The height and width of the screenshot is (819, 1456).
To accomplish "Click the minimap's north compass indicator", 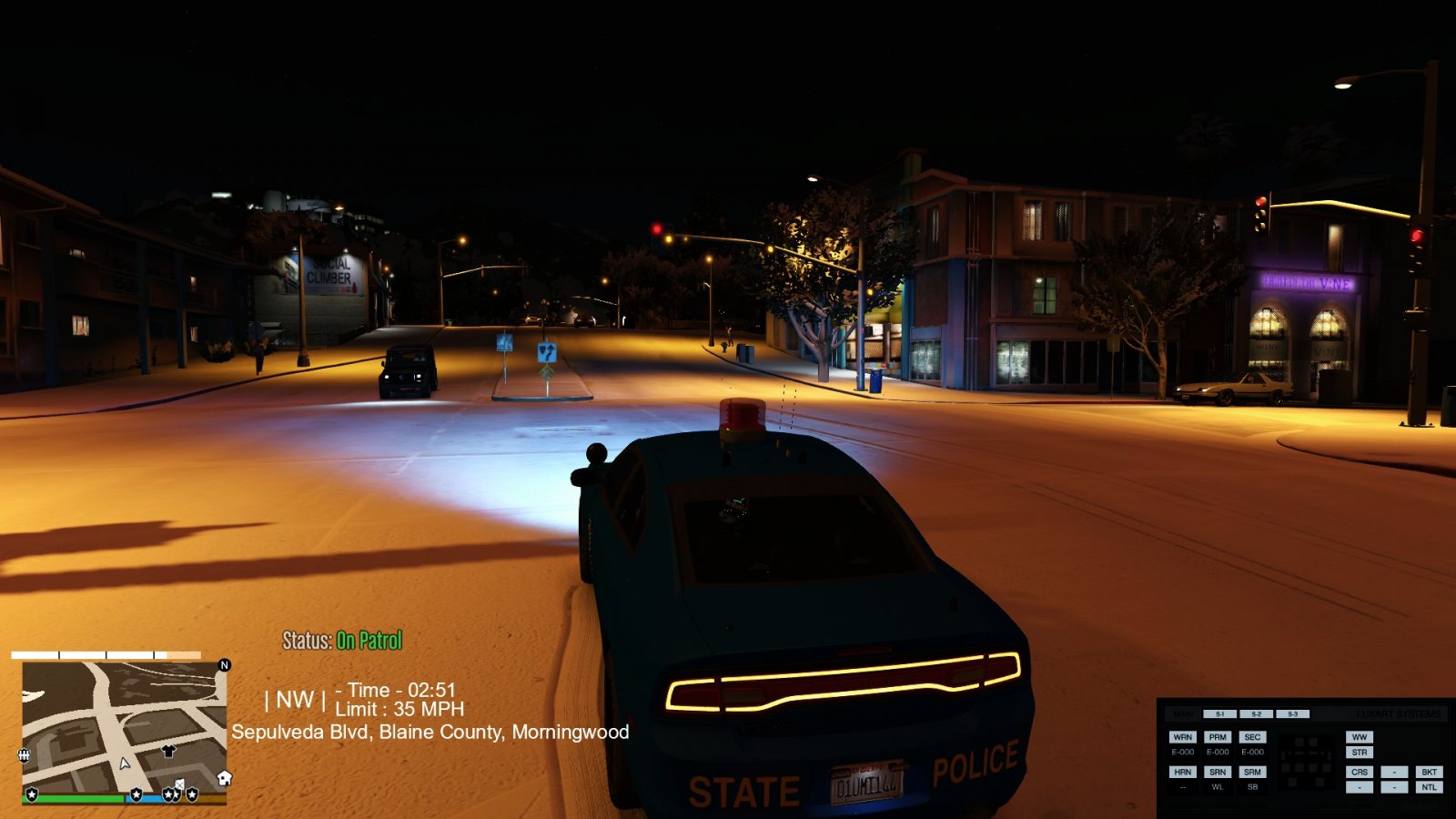I will (x=225, y=665).
